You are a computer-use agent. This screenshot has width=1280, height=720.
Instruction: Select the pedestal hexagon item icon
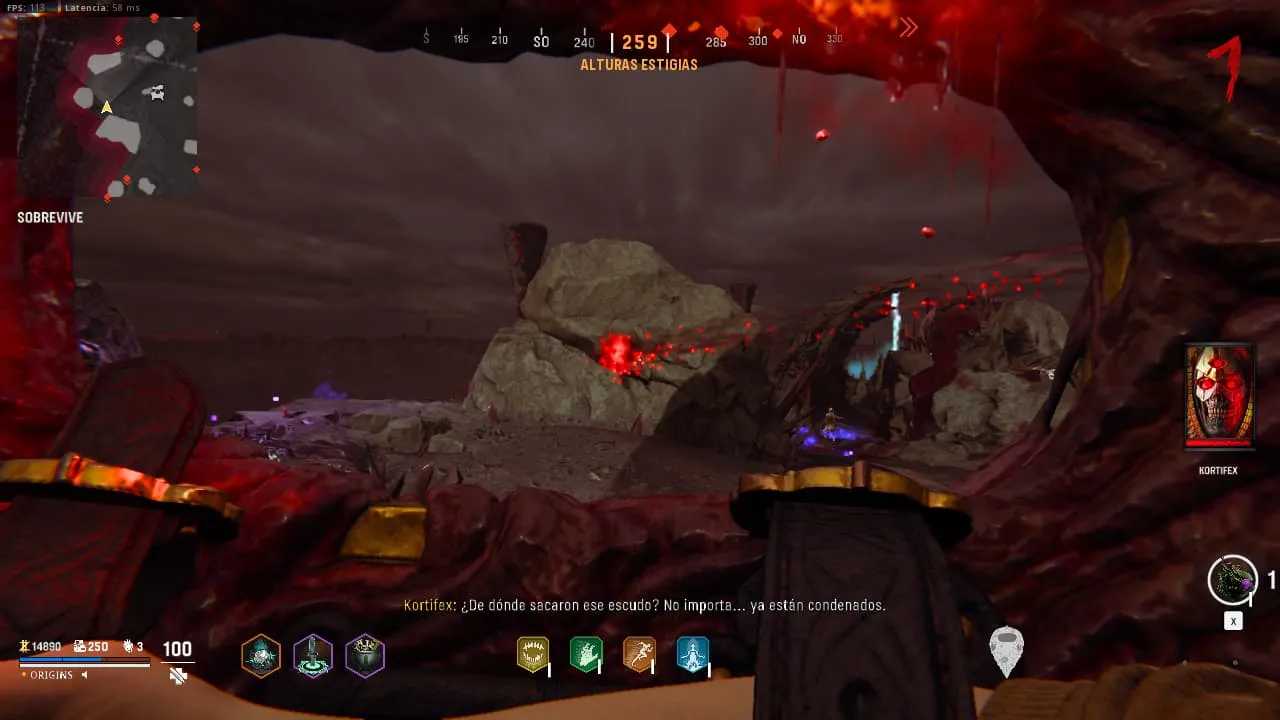[x=313, y=656]
